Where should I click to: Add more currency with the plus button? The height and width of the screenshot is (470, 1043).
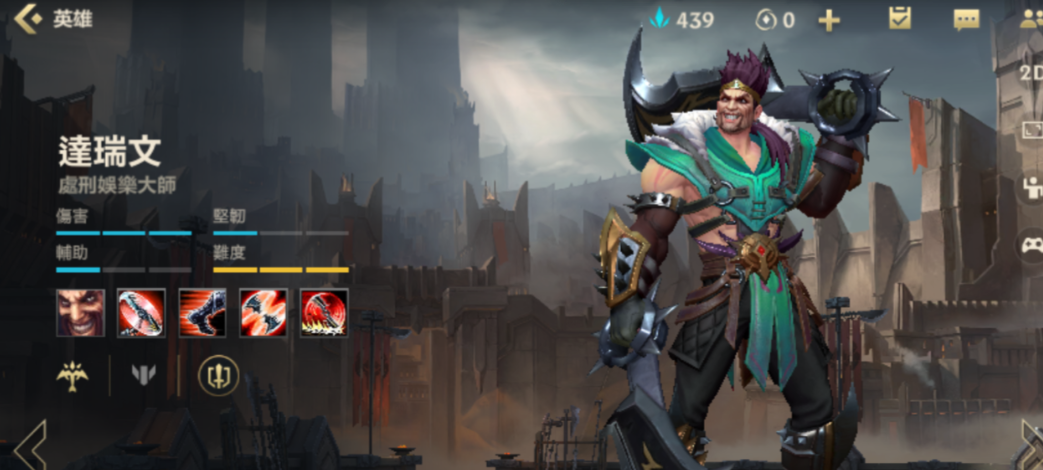point(829,20)
